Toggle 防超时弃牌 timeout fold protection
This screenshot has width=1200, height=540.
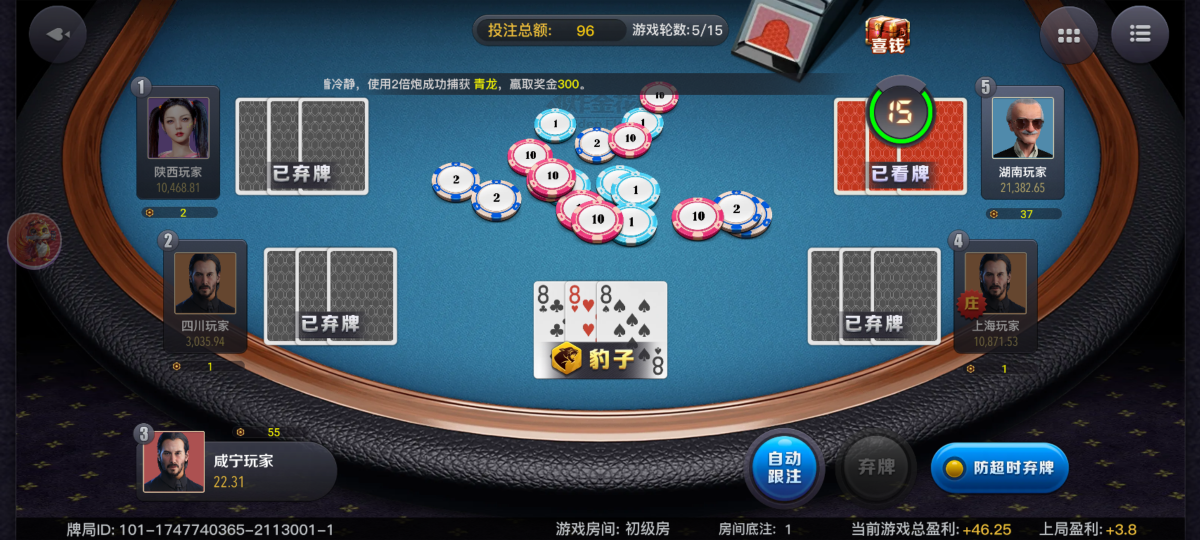click(x=1000, y=467)
